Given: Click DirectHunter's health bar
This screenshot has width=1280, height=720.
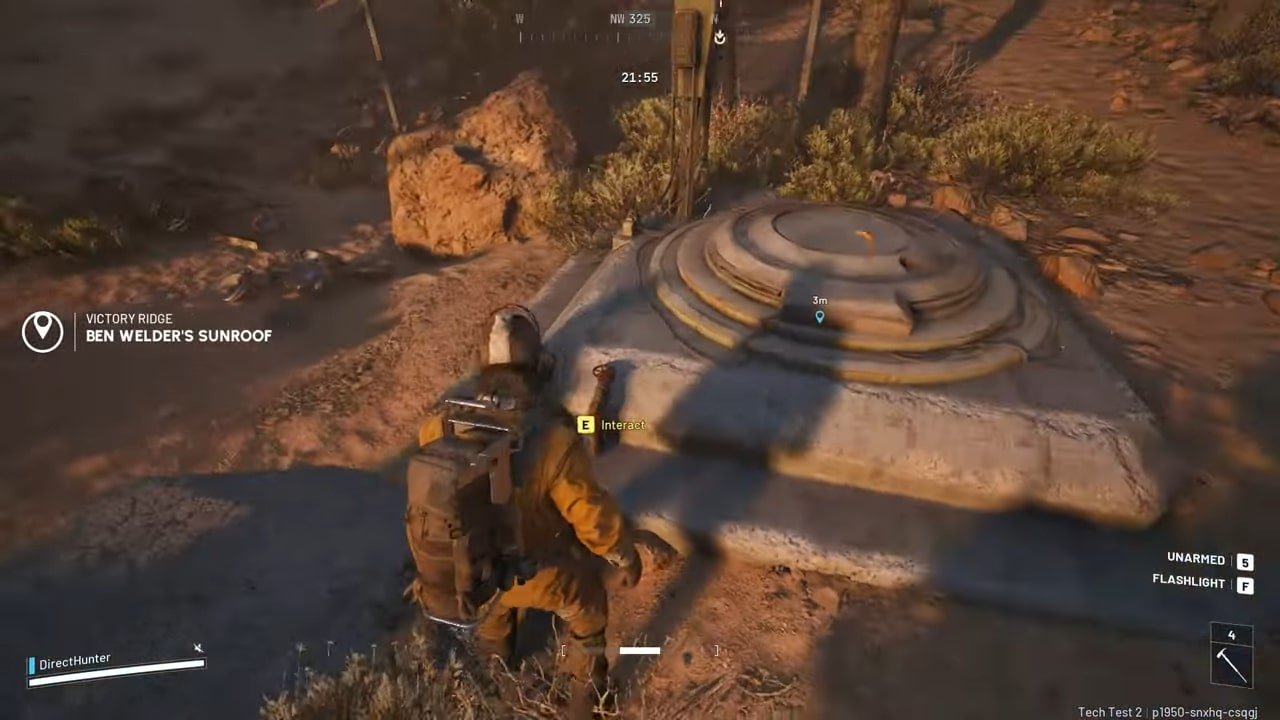Looking at the screenshot, I should (115, 674).
